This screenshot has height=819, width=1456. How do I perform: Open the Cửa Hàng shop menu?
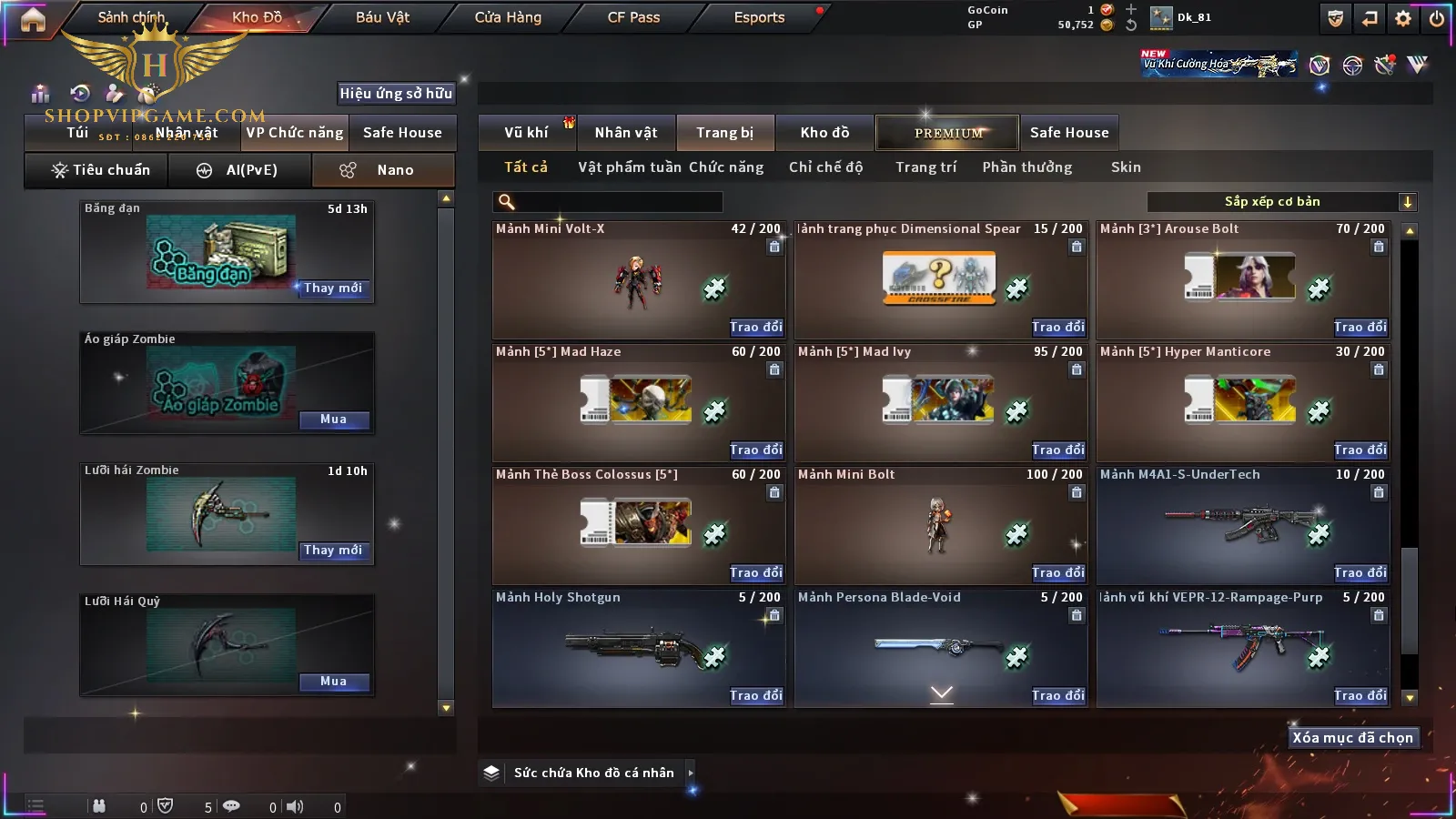click(x=508, y=17)
